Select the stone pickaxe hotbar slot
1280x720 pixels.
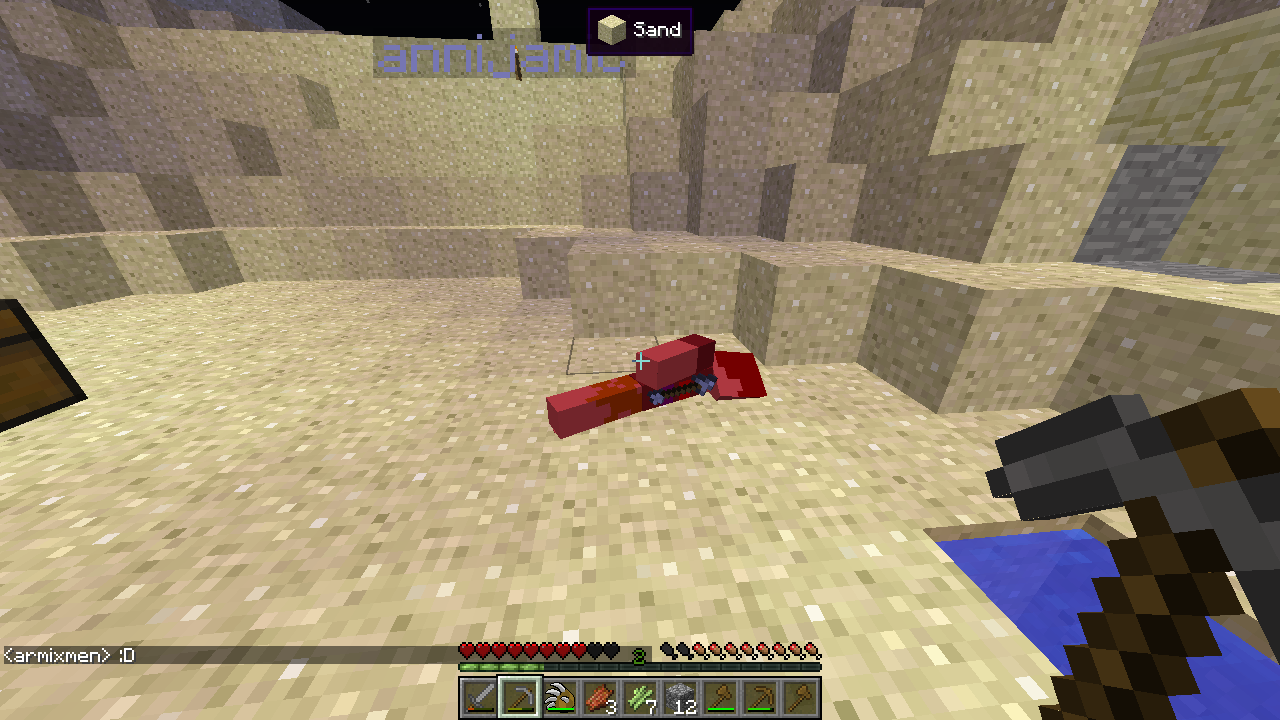520,697
